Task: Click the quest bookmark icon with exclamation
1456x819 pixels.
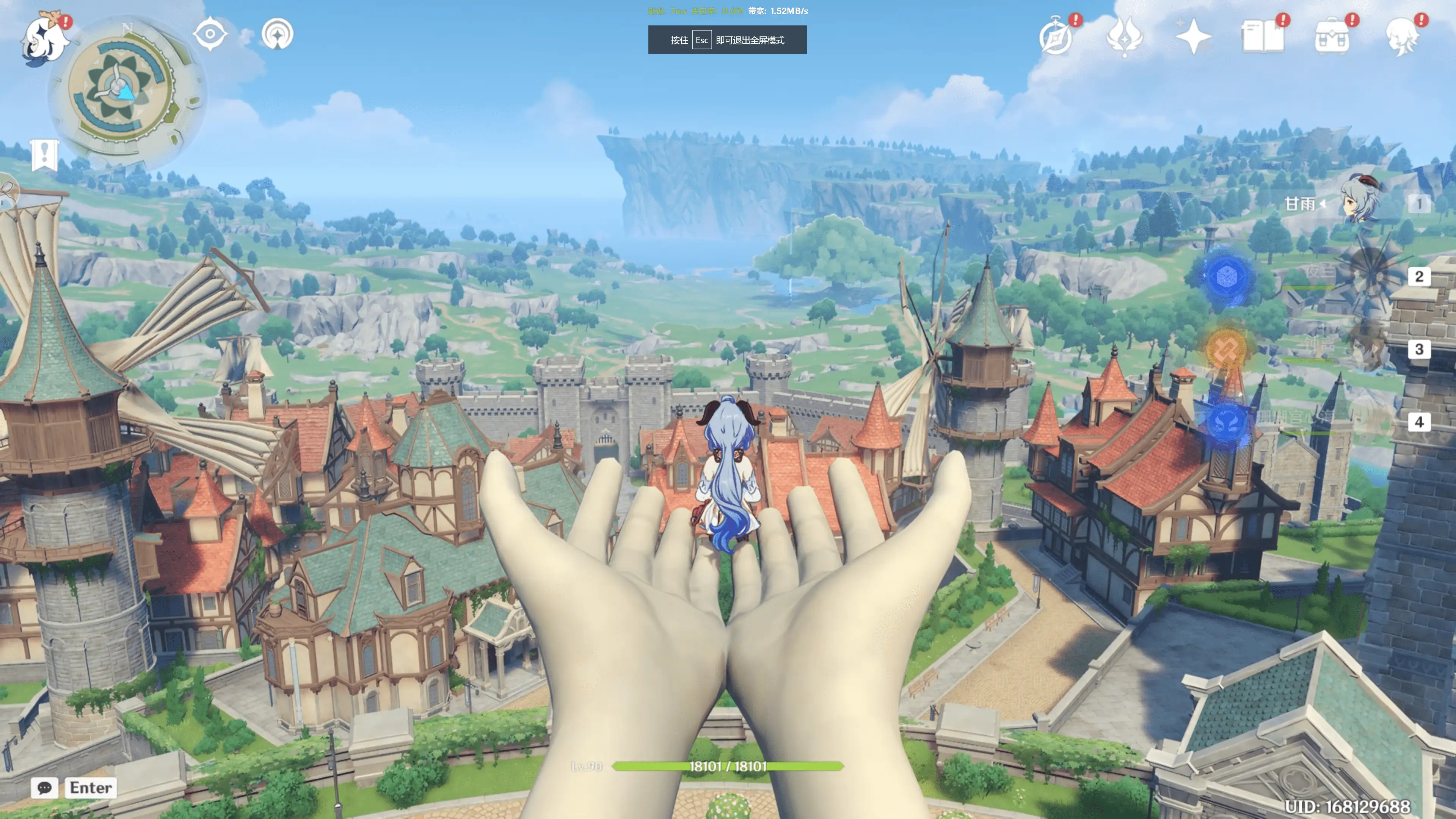Action: [45, 154]
